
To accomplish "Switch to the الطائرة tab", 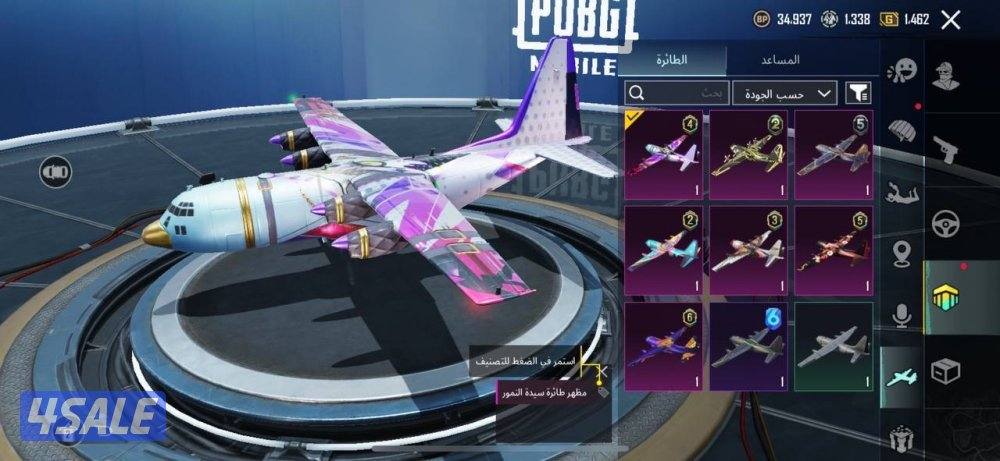I will (x=672, y=60).
